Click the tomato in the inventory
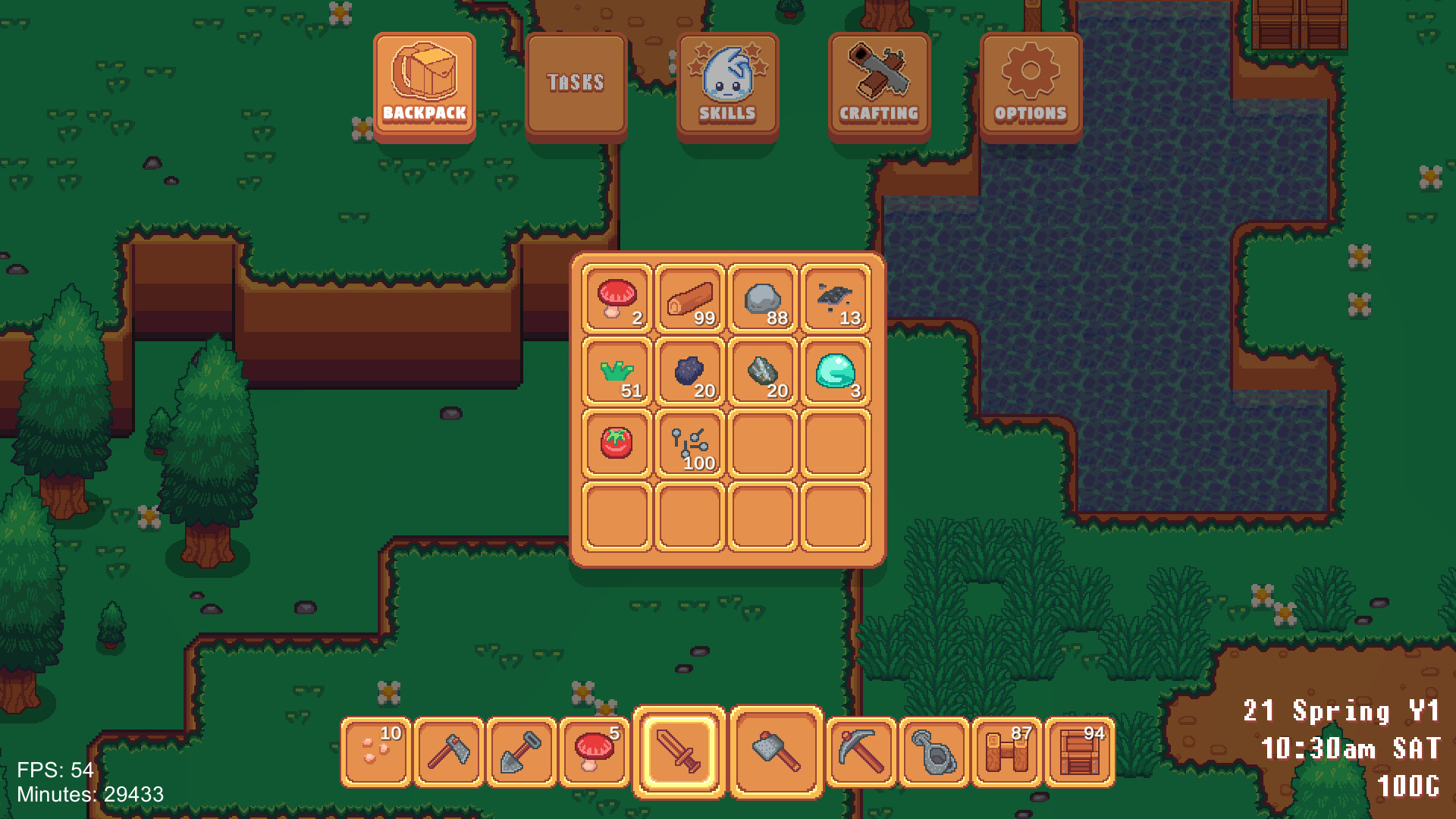The height and width of the screenshot is (819, 1456). click(615, 446)
